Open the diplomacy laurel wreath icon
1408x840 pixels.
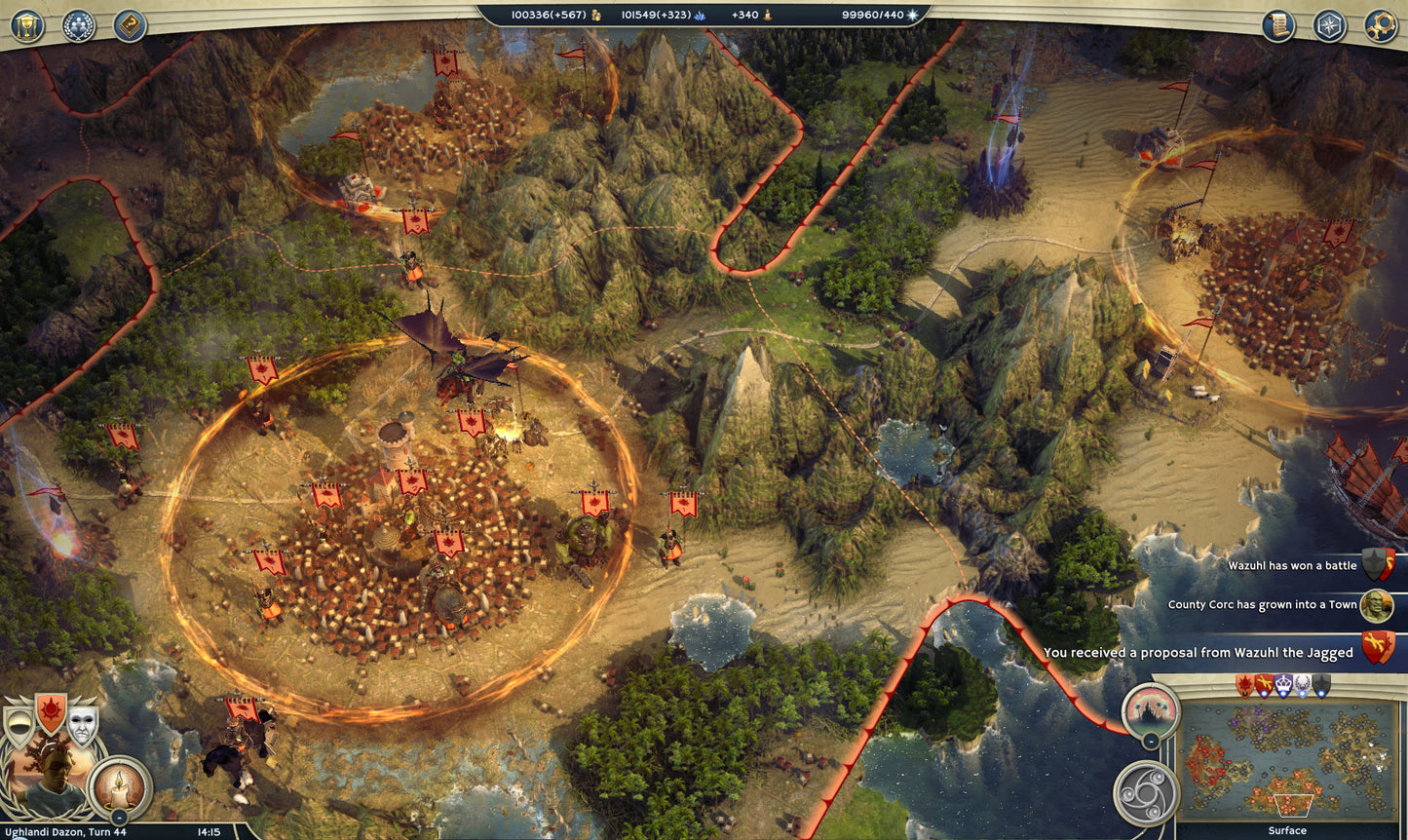pyautogui.click(x=78, y=25)
